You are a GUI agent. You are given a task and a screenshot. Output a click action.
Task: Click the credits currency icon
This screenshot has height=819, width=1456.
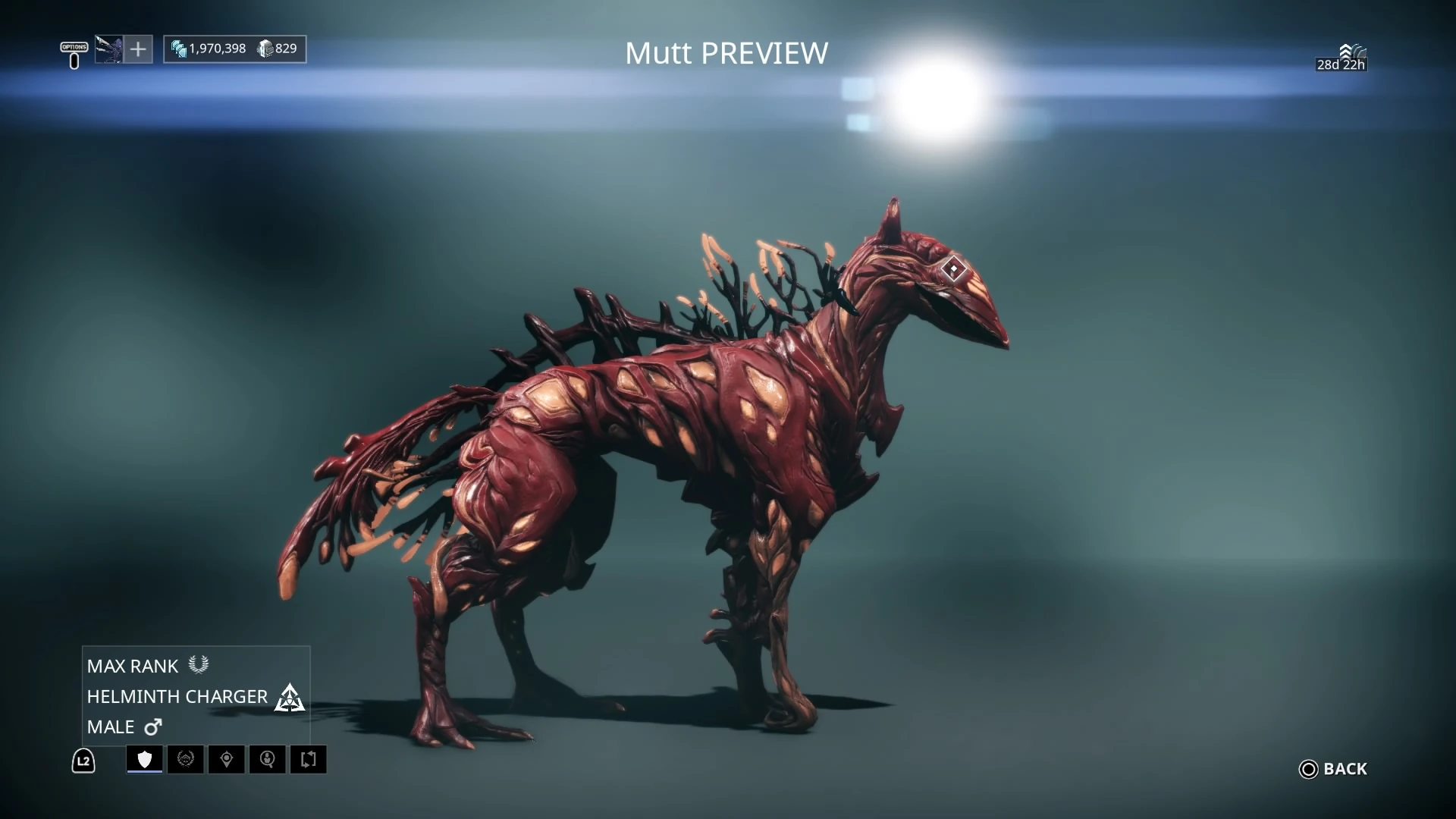click(179, 49)
